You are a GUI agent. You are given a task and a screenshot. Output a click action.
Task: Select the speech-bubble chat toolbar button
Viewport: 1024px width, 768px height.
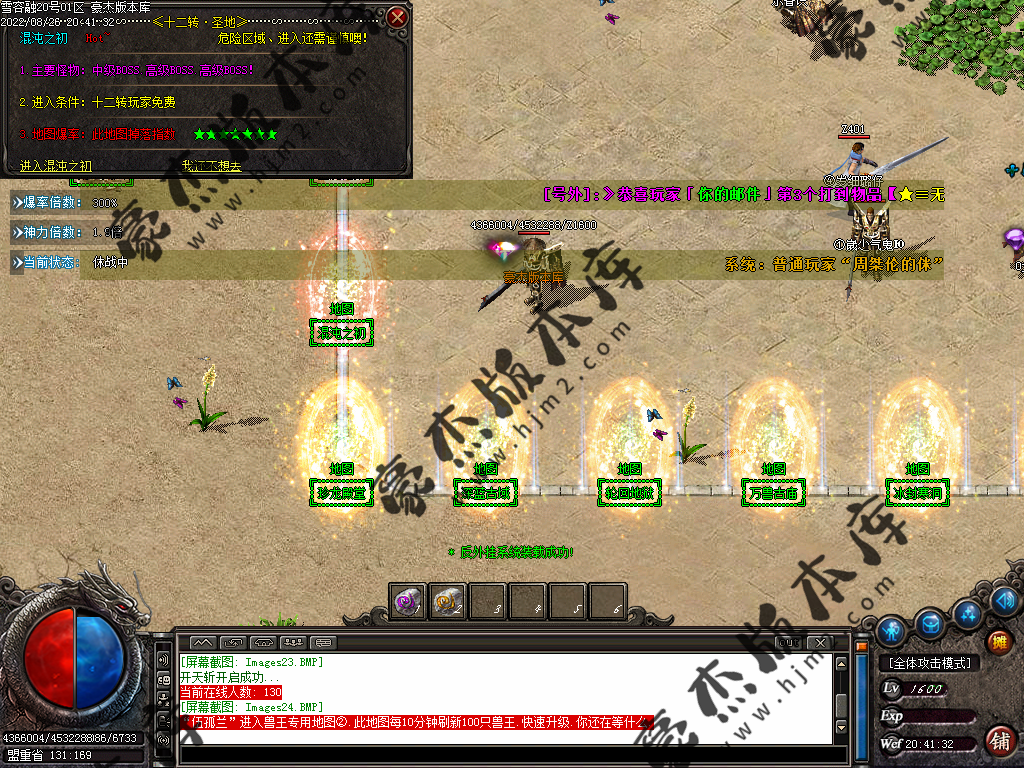point(323,641)
